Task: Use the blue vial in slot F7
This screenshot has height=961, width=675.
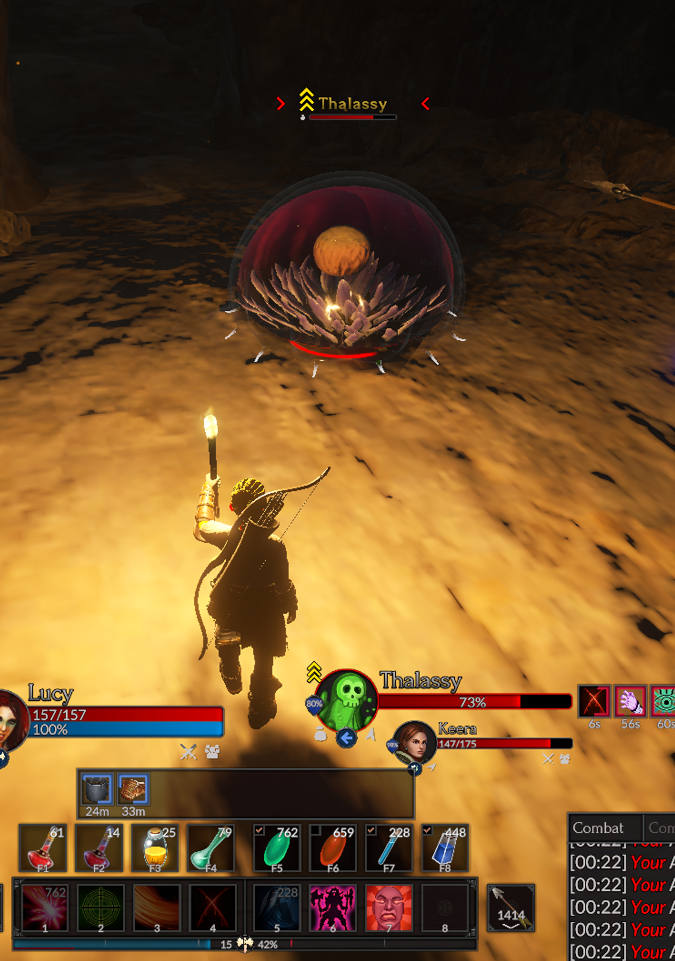Action: (x=389, y=848)
